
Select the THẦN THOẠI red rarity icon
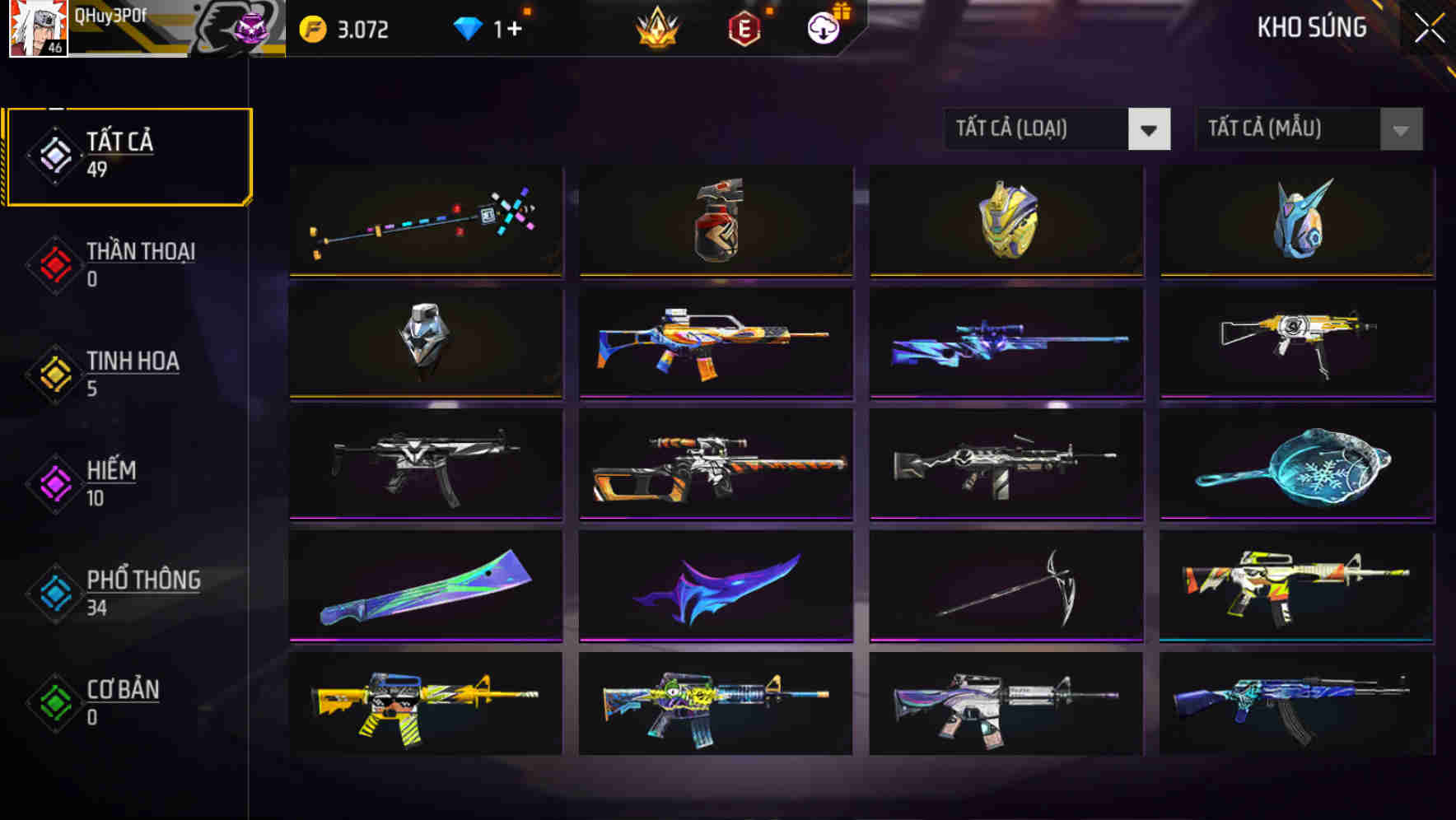[x=55, y=263]
